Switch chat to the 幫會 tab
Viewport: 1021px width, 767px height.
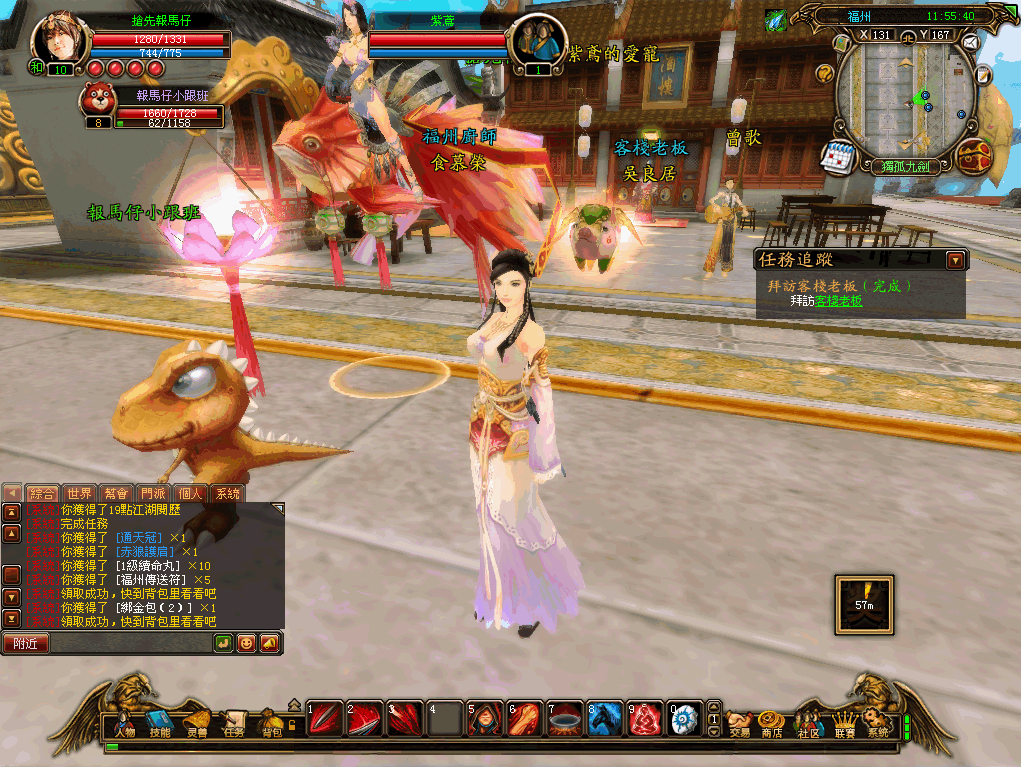coord(116,493)
